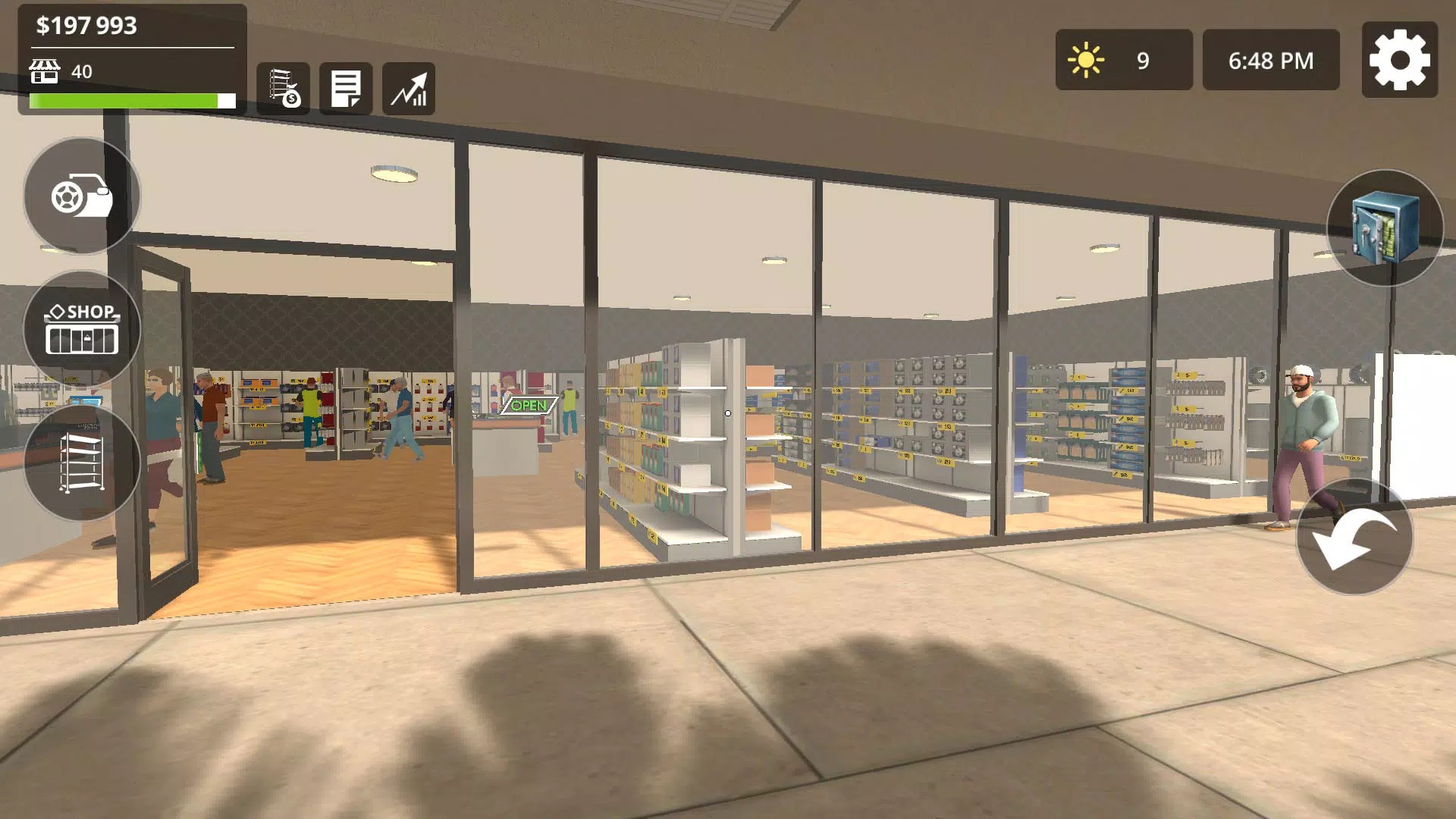The image size is (1456, 819).
Task: Open the settings gear
Action: pyautogui.click(x=1400, y=58)
